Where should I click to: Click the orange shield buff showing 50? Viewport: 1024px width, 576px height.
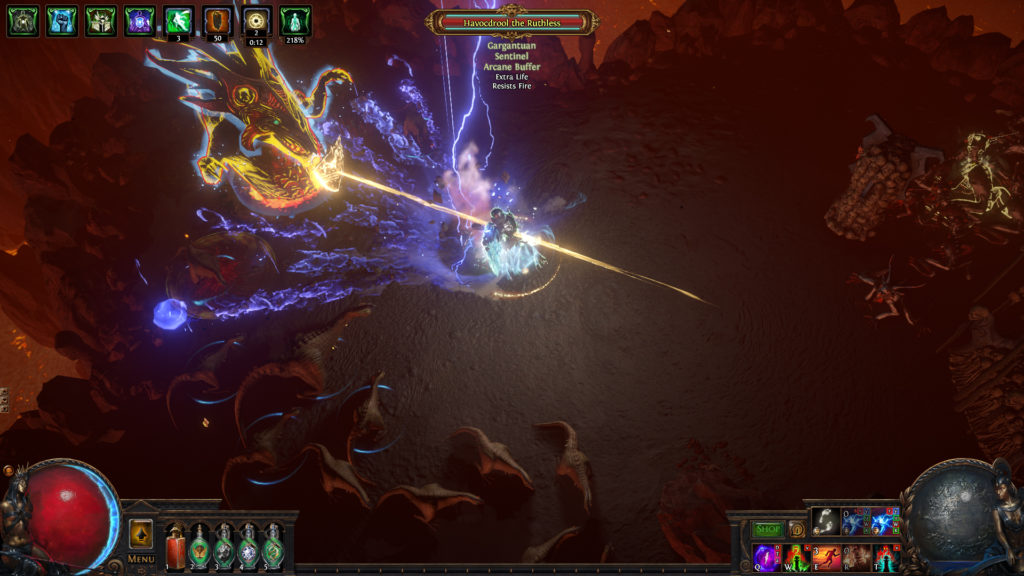217,20
